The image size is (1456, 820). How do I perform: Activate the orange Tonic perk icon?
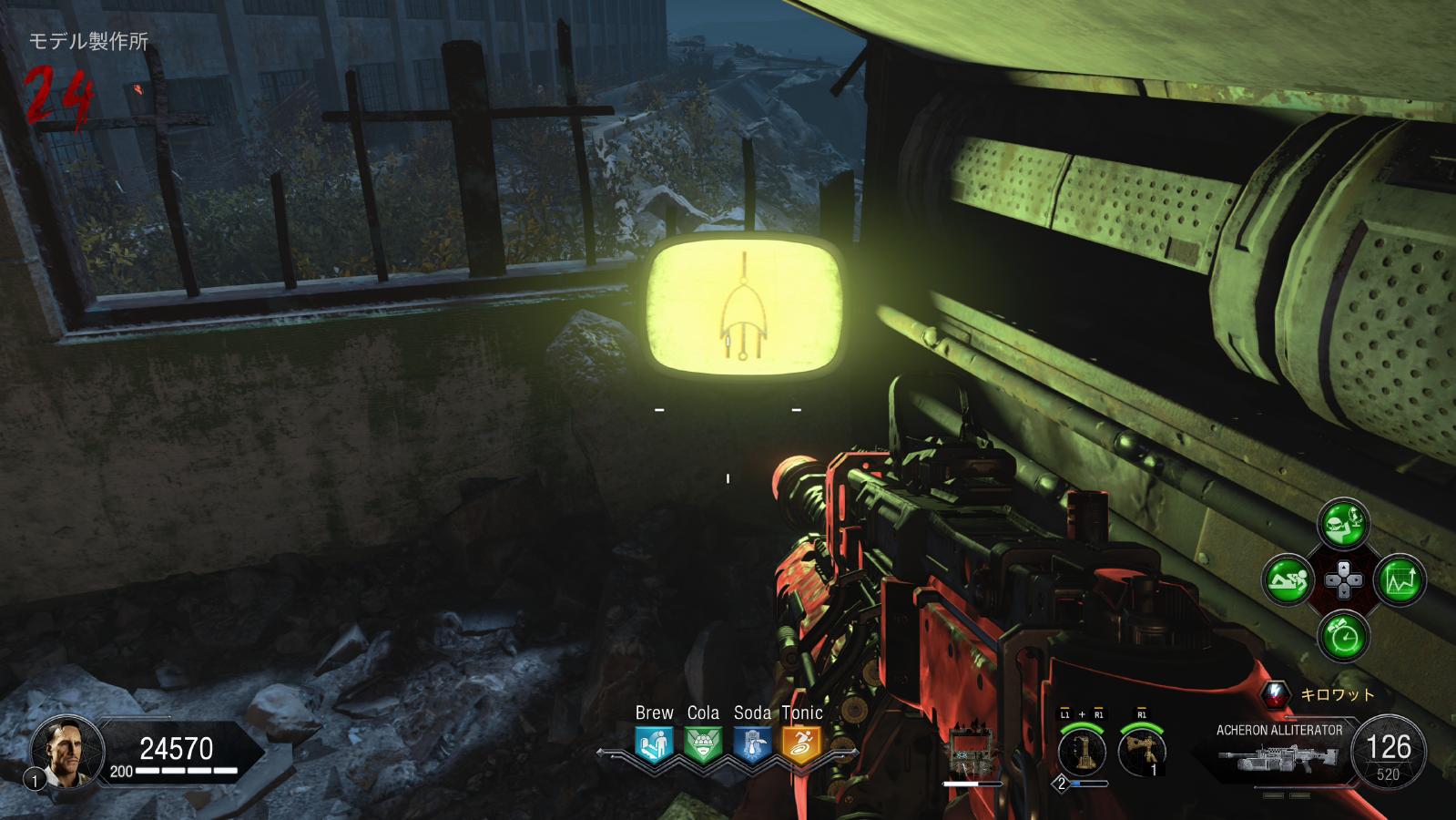click(x=801, y=743)
